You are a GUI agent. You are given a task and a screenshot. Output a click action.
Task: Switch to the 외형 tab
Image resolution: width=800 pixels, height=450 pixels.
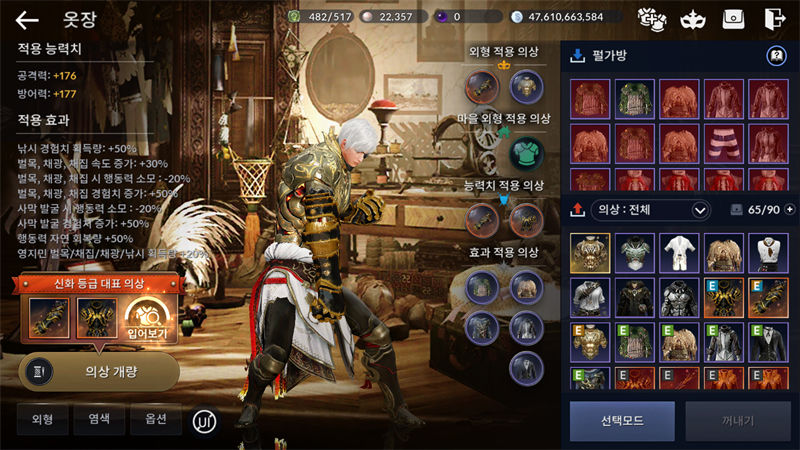42,420
